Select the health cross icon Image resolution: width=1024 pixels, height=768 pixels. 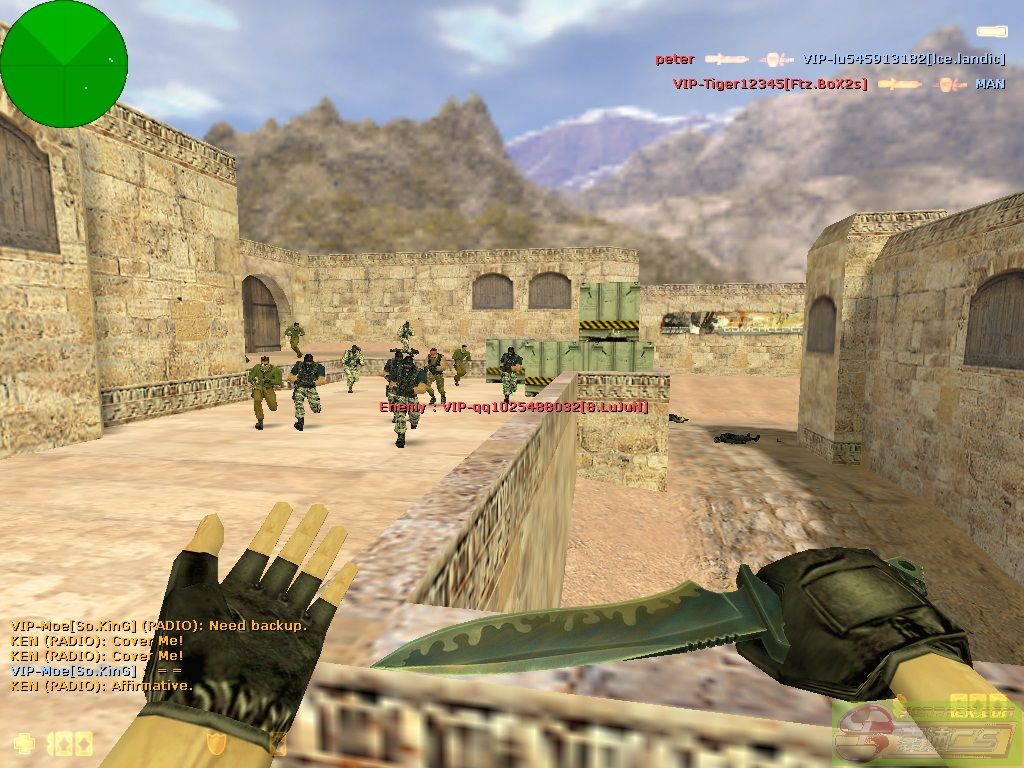[23, 743]
